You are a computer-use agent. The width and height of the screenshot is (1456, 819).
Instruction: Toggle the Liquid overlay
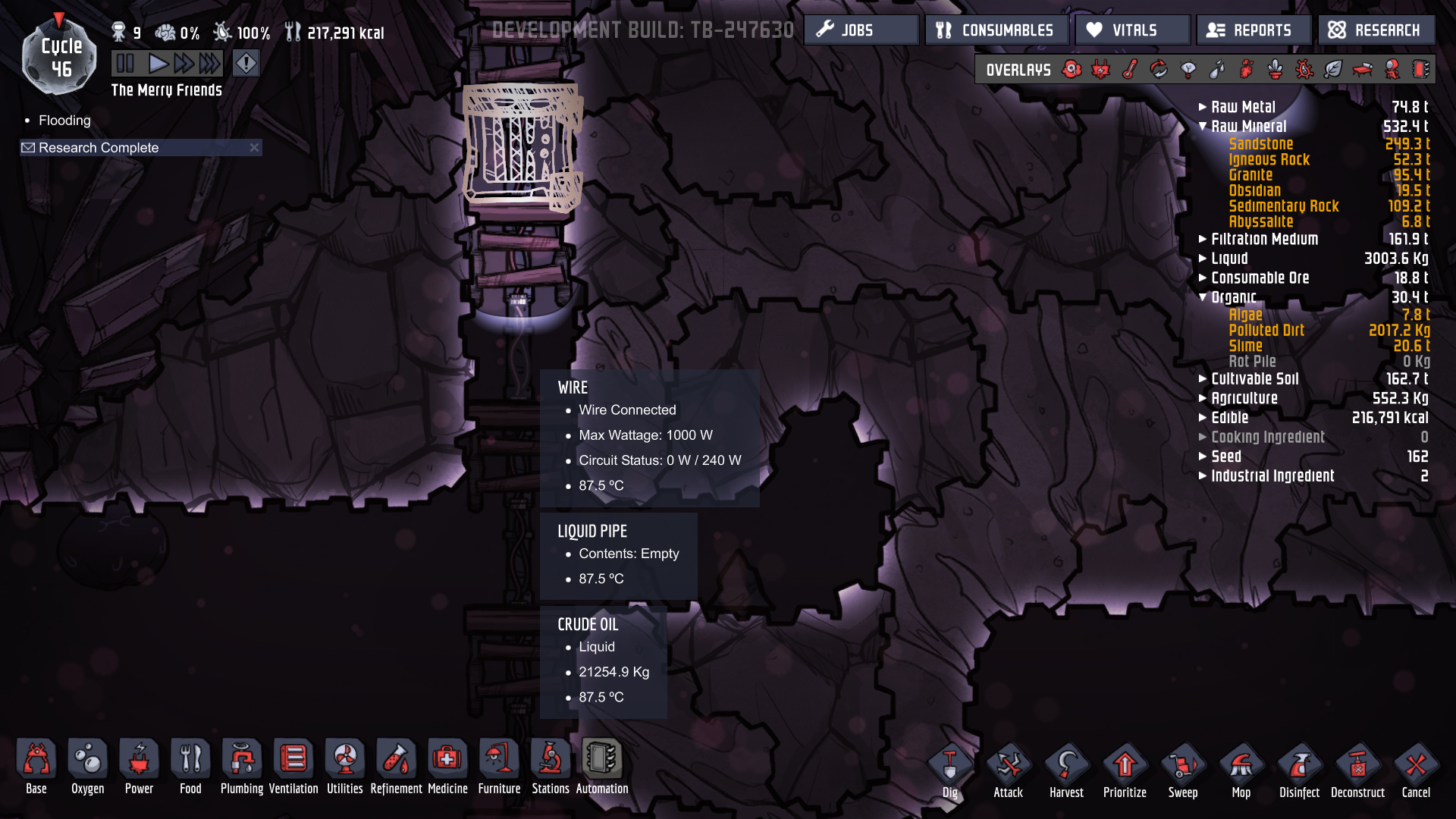pyautogui.click(x=1217, y=69)
